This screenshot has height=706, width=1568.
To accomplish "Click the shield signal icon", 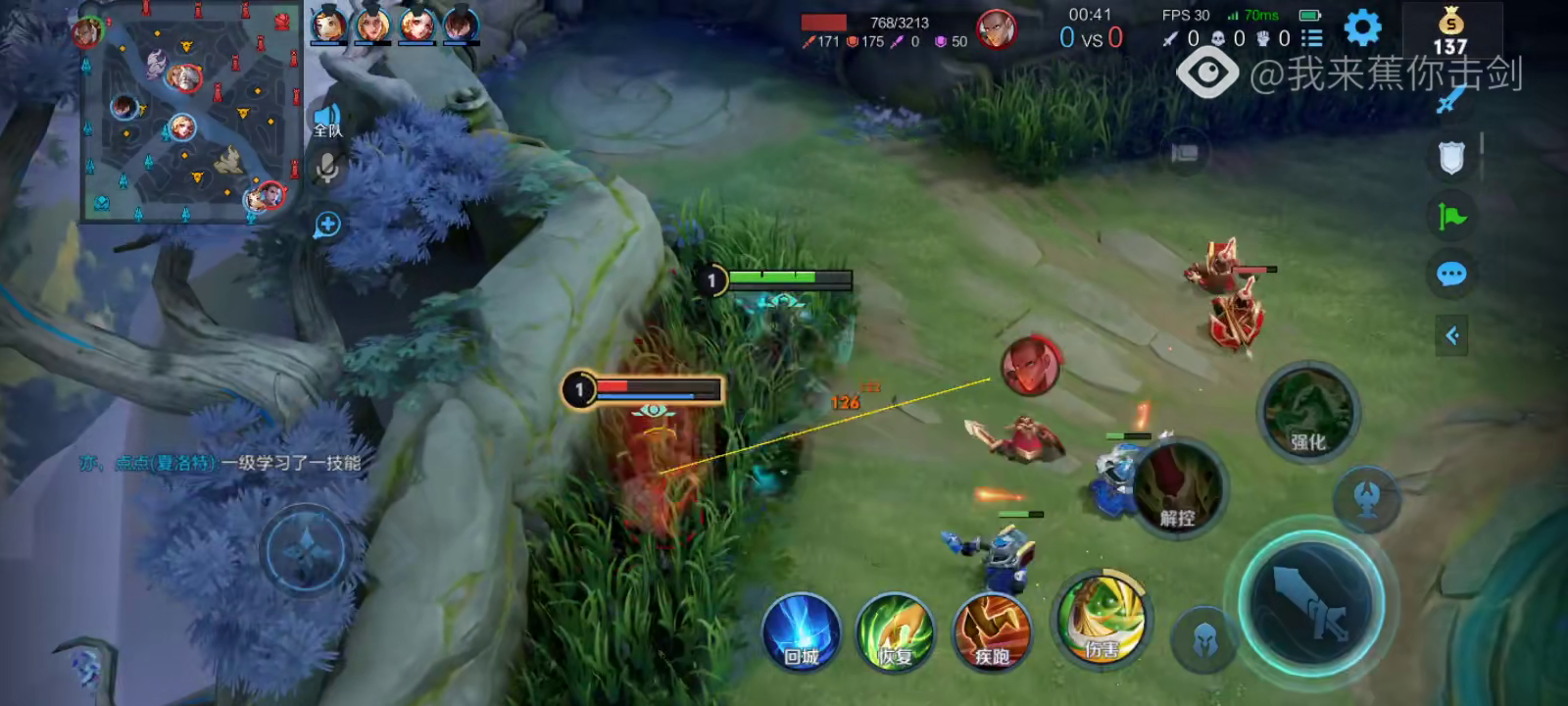I will [x=1451, y=157].
